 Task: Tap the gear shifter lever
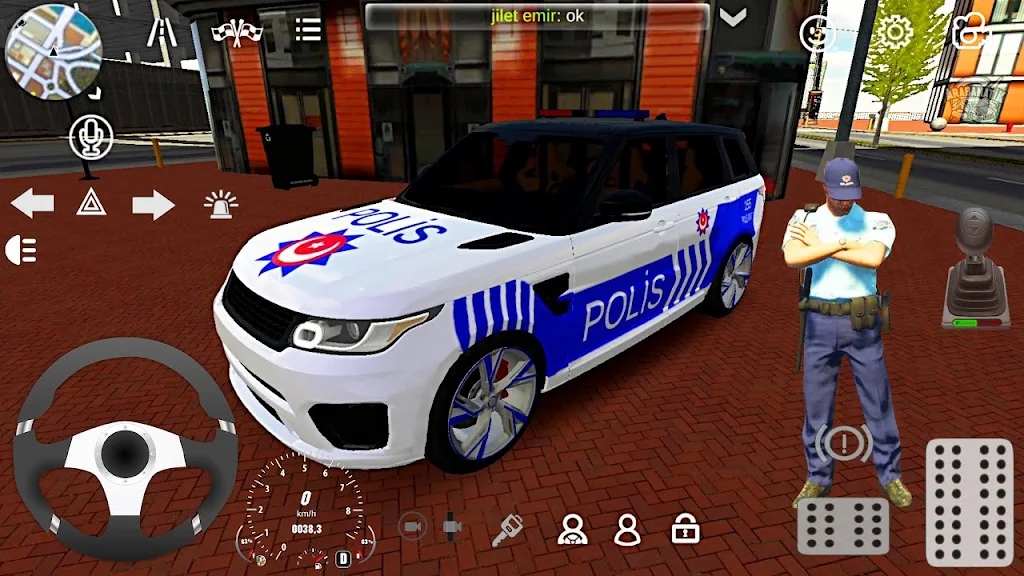tap(974, 267)
